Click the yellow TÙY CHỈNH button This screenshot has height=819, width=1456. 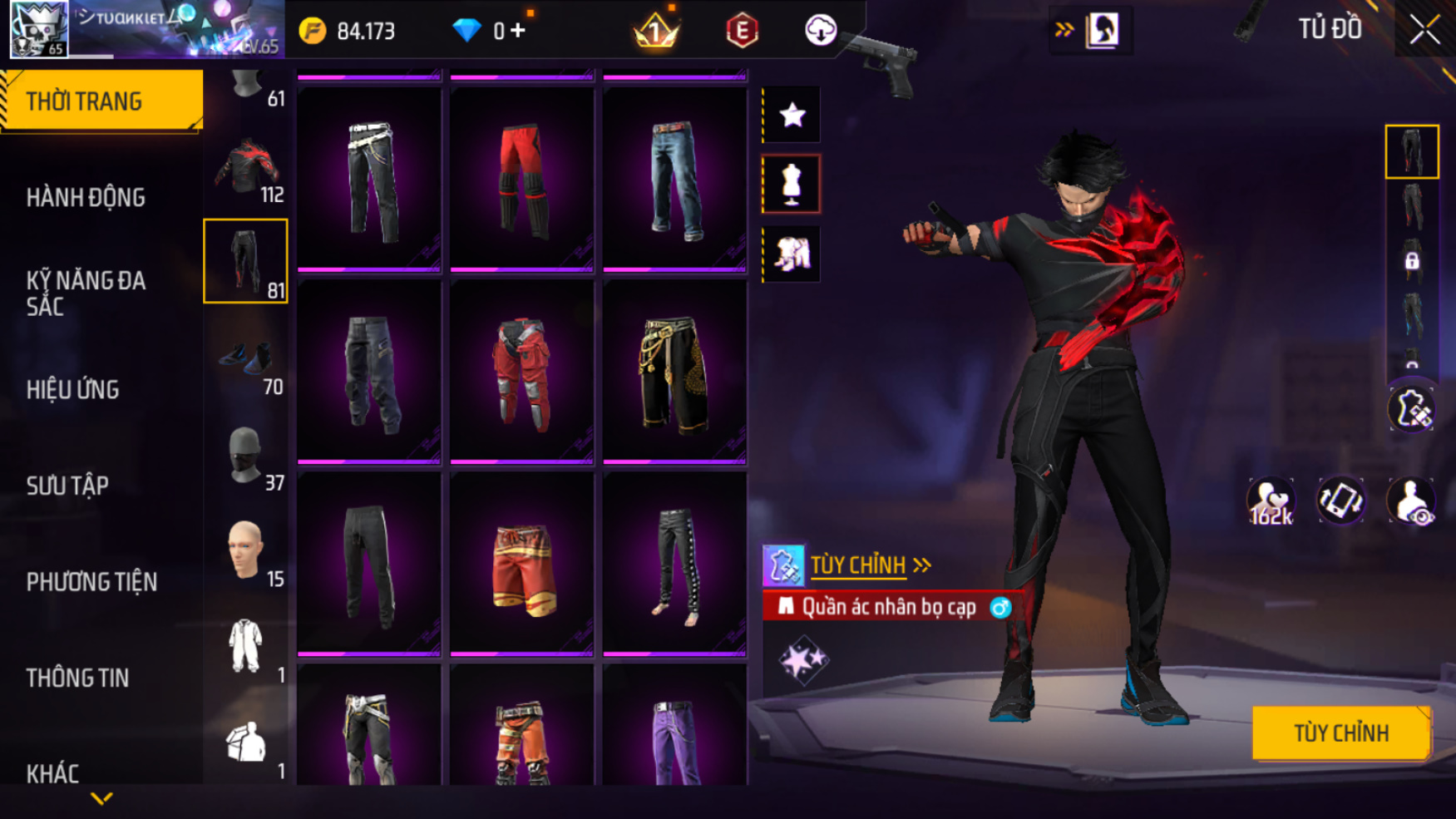[x=1340, y=733]
